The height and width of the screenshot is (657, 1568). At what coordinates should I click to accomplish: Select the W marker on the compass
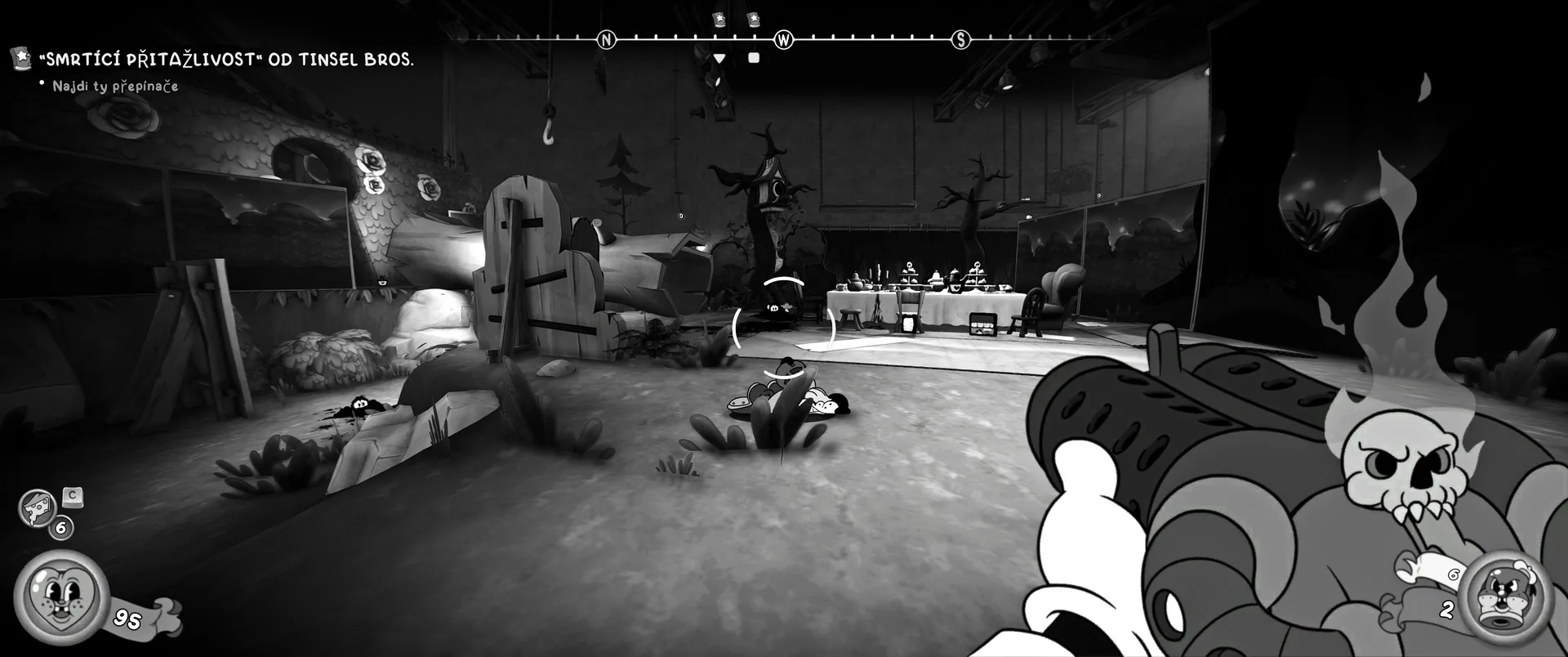point(783,39)
